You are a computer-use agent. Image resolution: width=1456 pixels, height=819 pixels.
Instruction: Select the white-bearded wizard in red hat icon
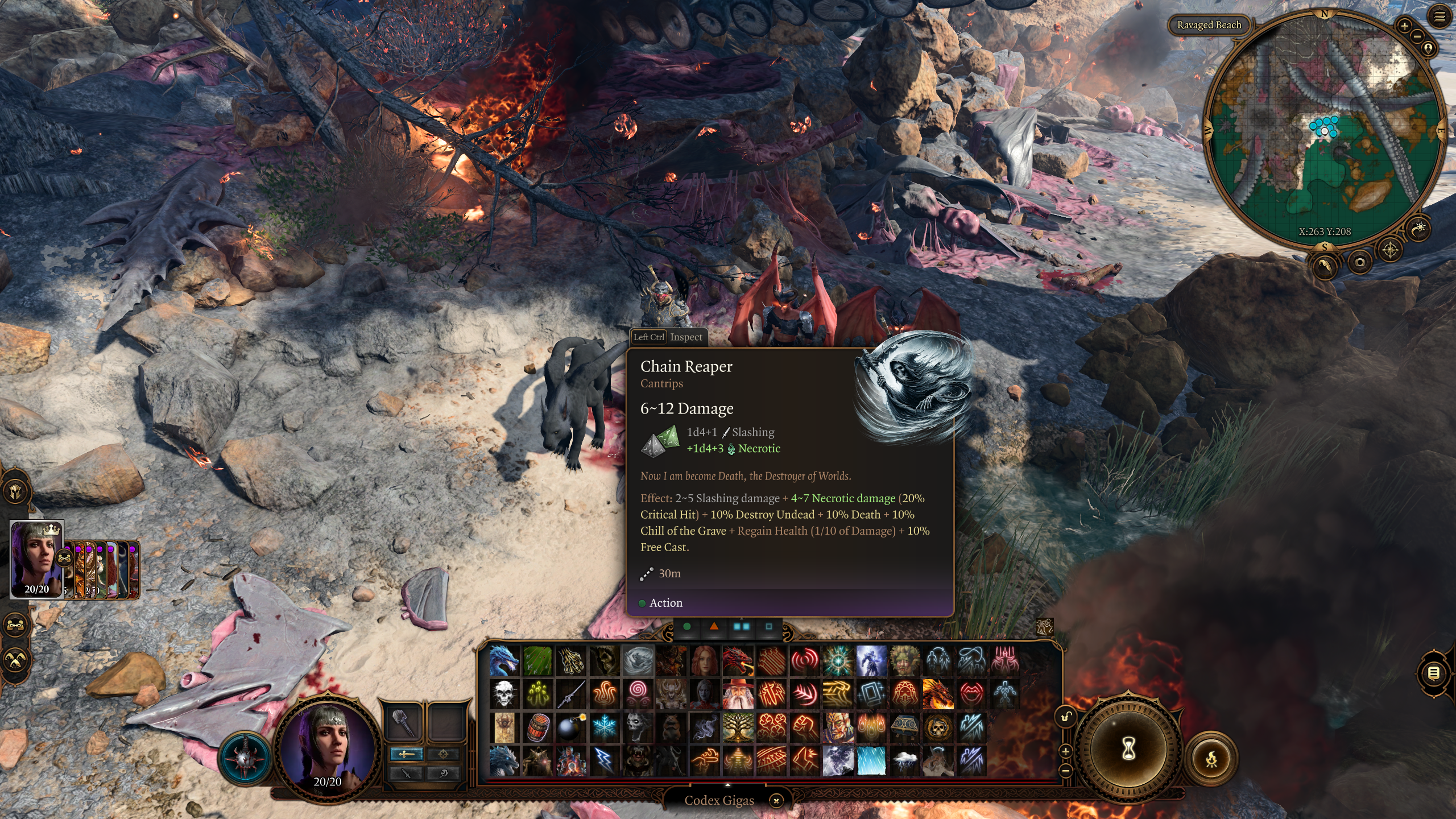click(x=738, y=694)
